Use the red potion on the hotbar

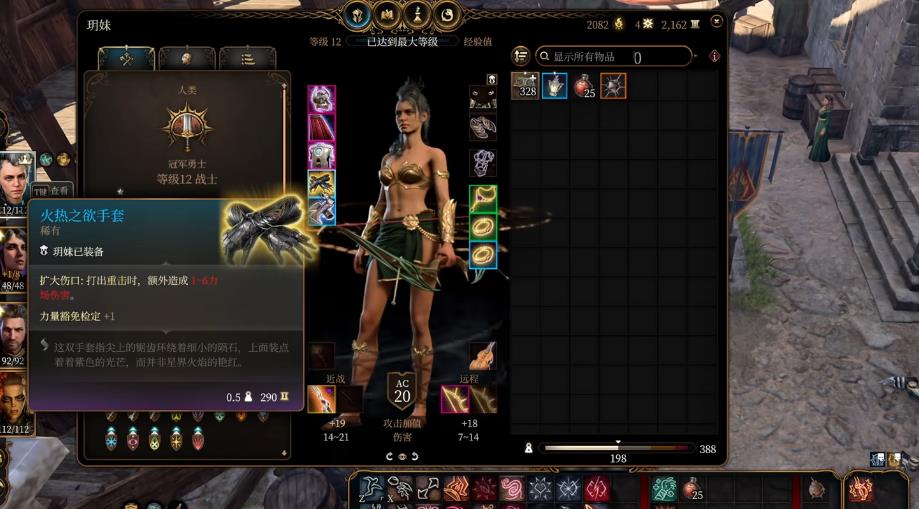pyautogui.click(x=690, y=489)
